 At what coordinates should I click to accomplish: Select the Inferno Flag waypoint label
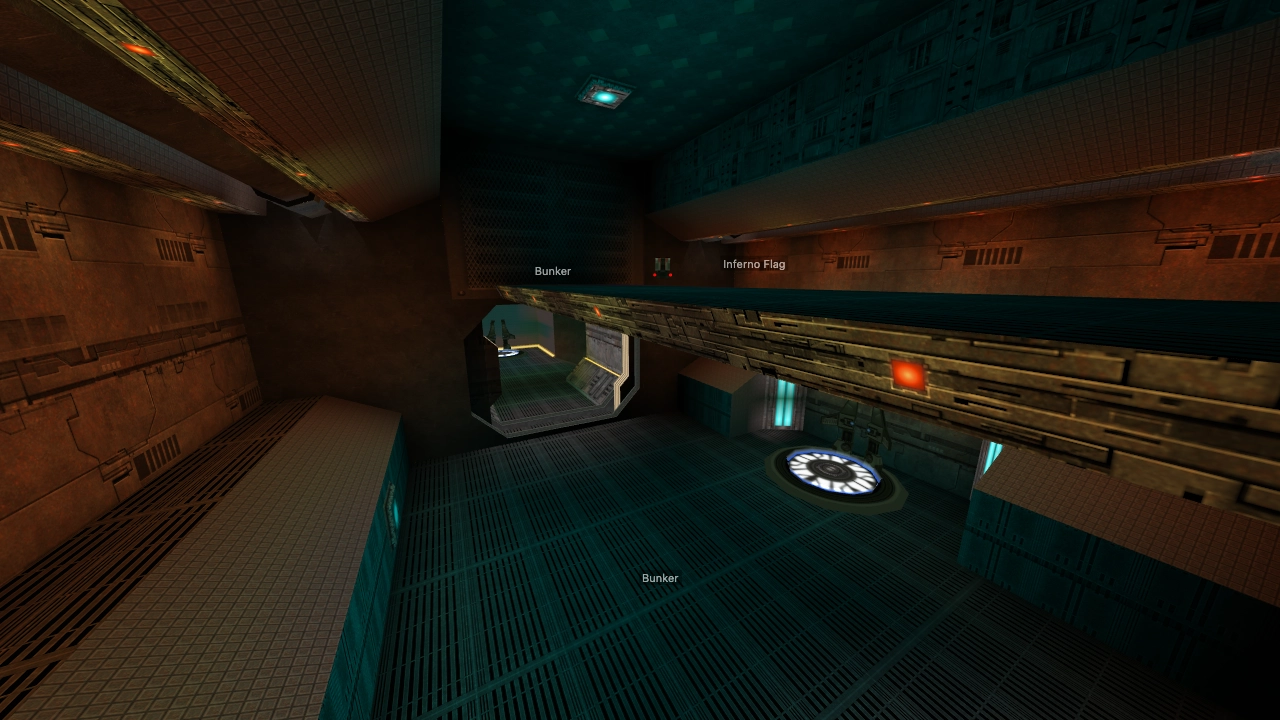pos(754,264)
